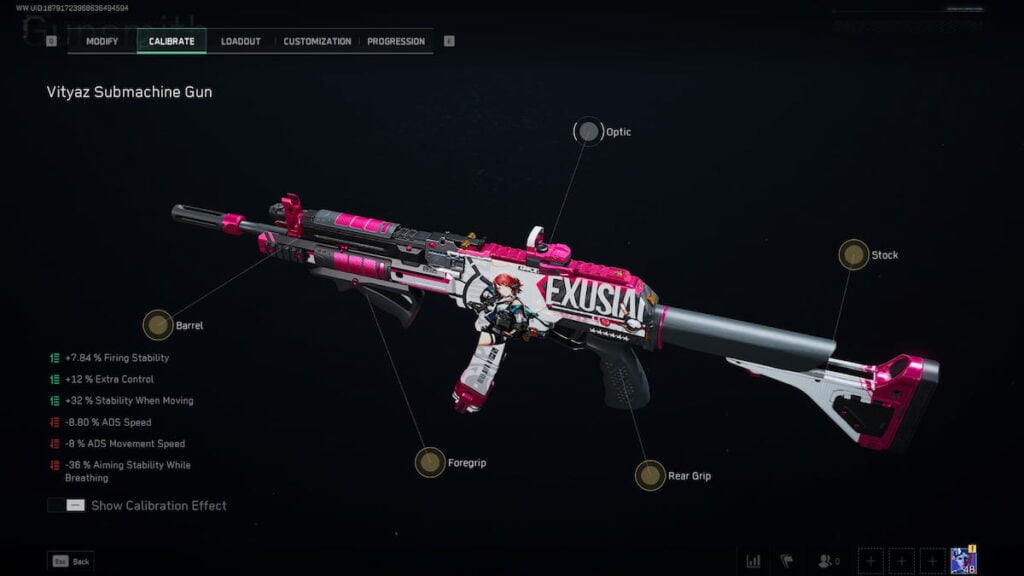Click the Barrel calibration node
Screen dimensions: 1024x576
[x=158, y=325]
